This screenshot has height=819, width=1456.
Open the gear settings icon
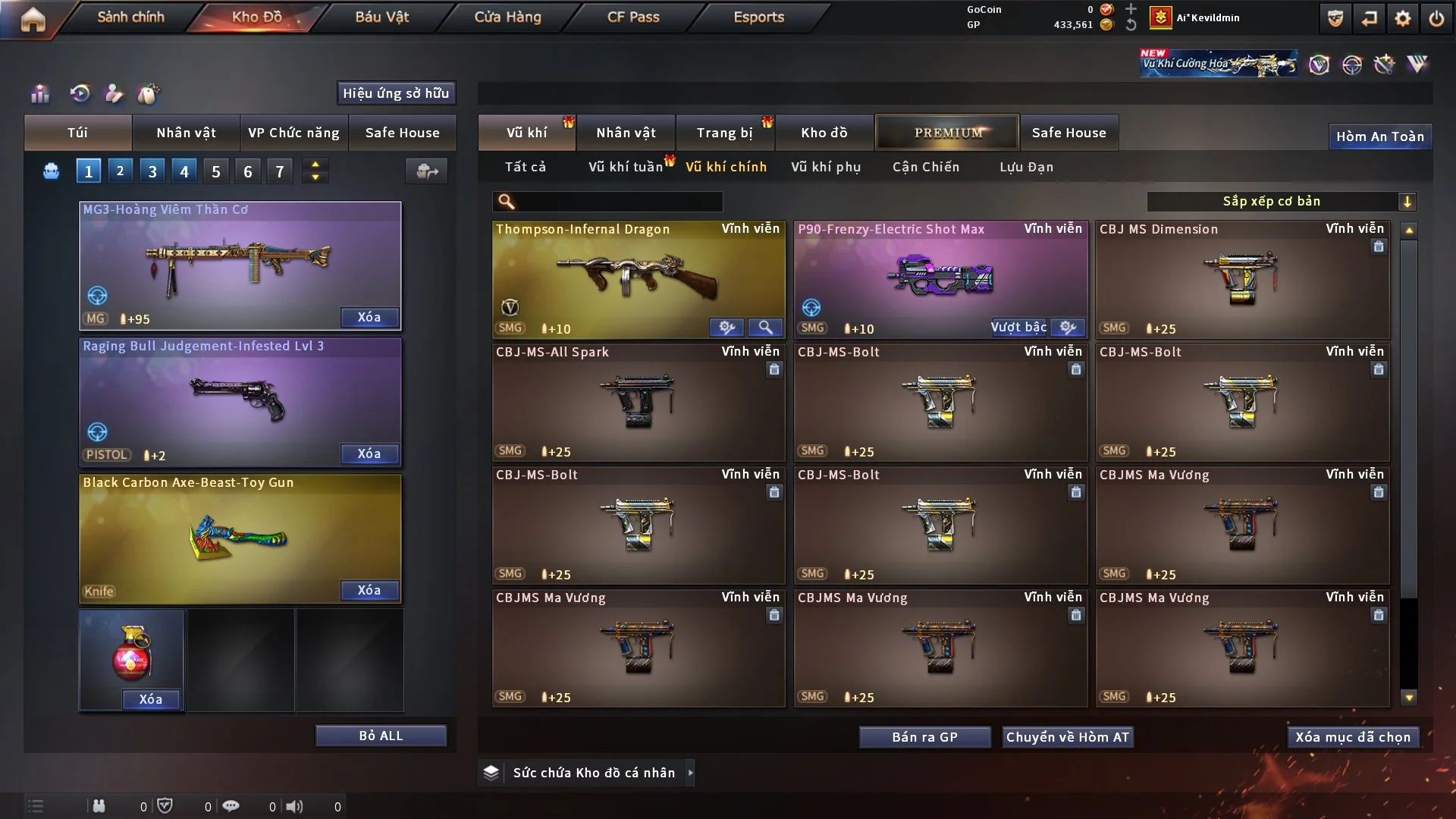click(x=1403, y=18)
